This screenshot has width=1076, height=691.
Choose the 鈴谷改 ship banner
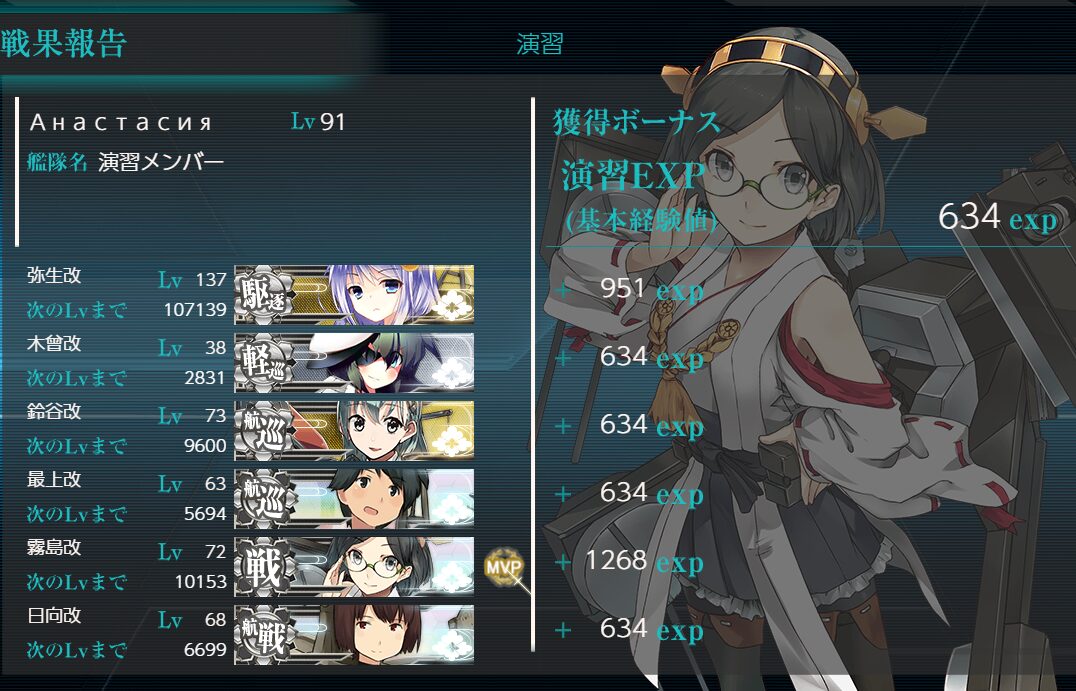tap(354, 431)
